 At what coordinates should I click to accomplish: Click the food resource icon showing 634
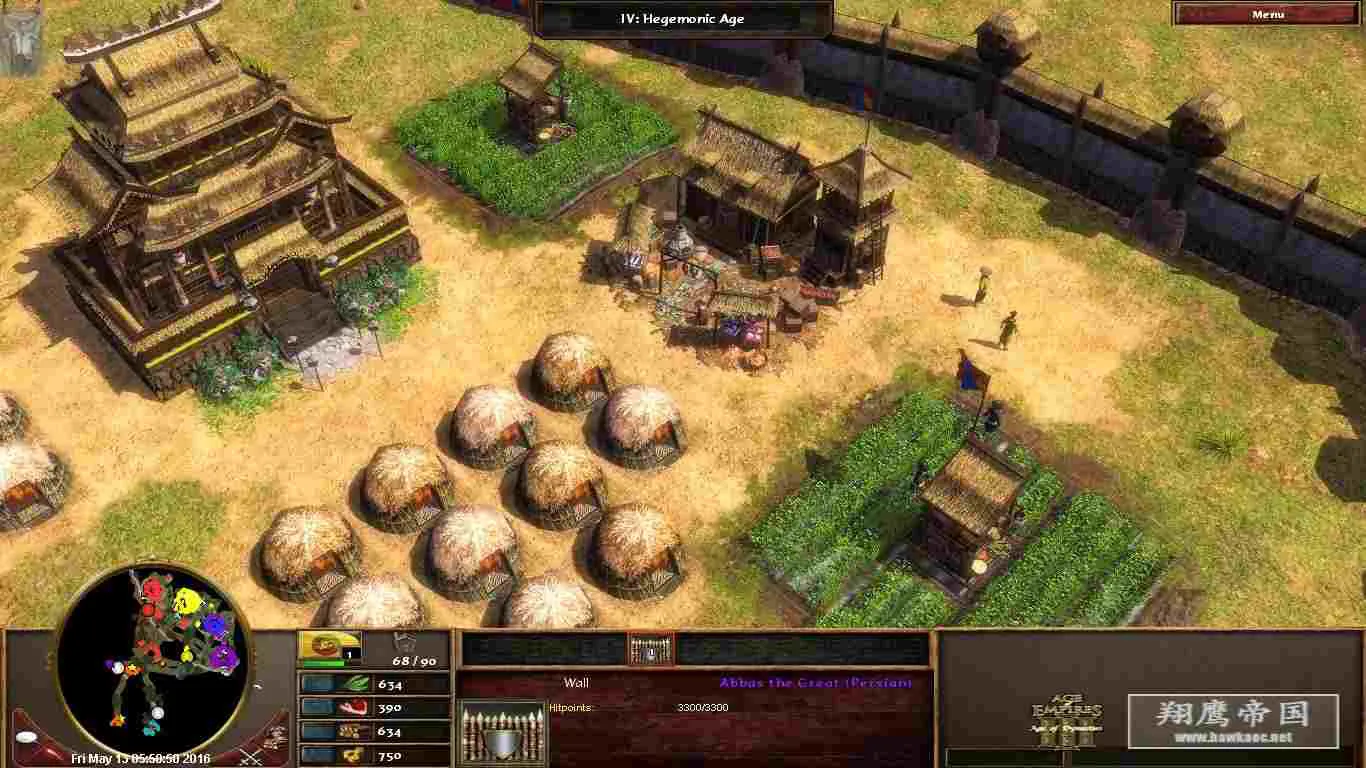pos(355,685)
